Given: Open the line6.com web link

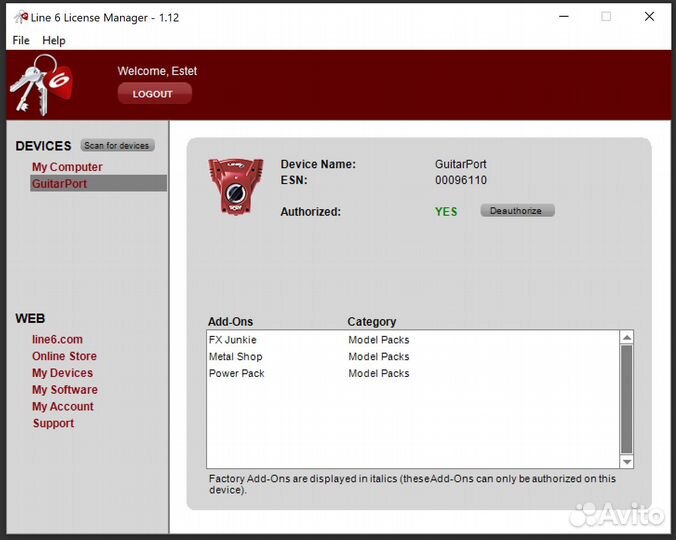Looking at the screenshot, I should point(57,340).
